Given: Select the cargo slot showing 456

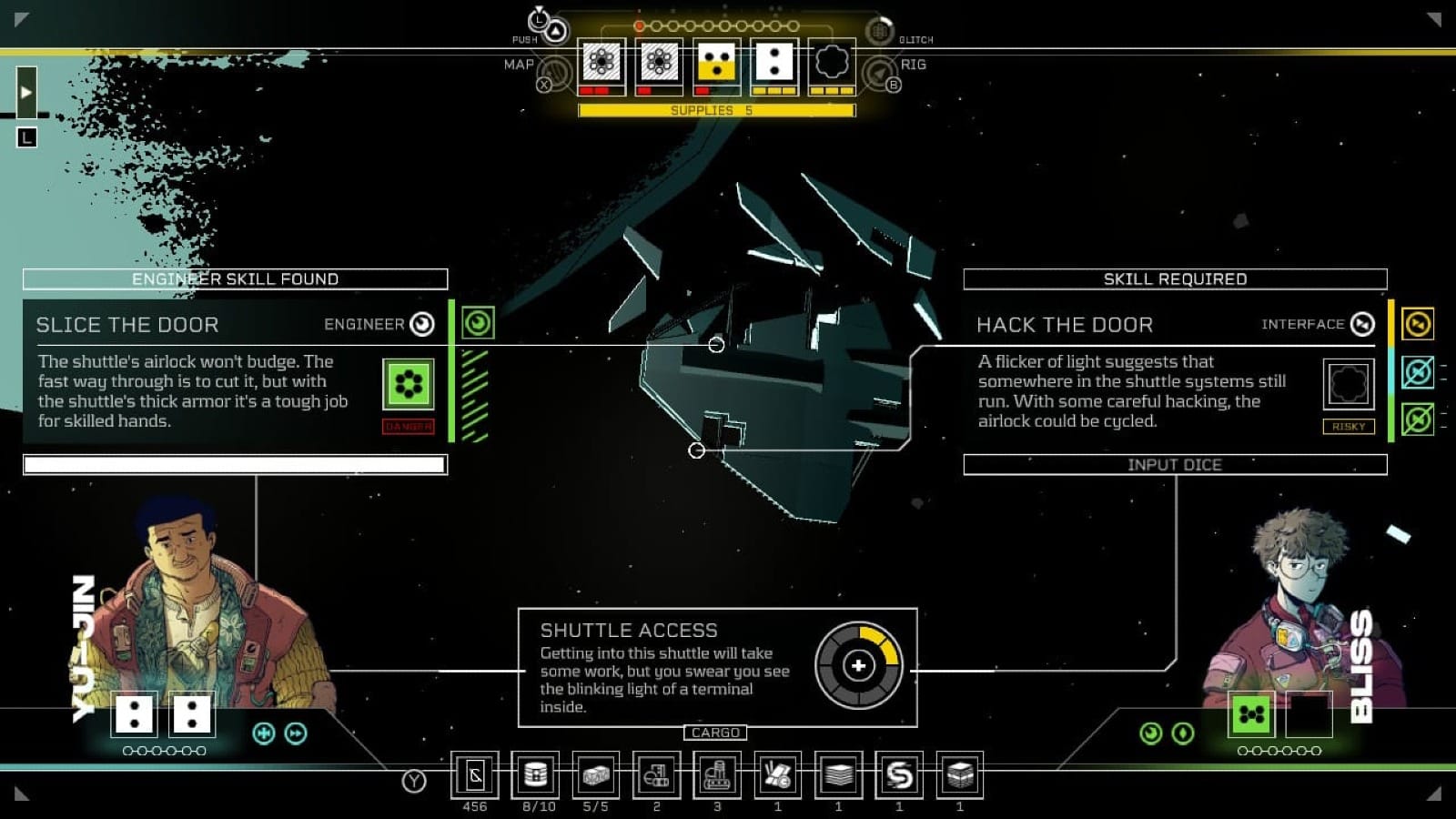Looking at the screenshot, I should 475,775.
